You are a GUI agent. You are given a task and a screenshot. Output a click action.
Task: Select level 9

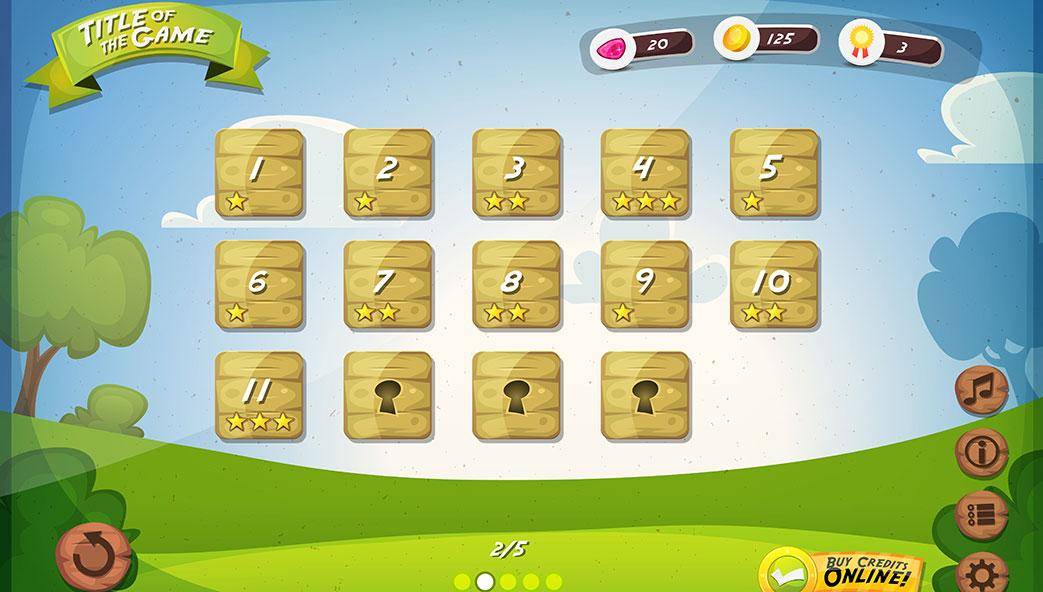coord(645,285)
